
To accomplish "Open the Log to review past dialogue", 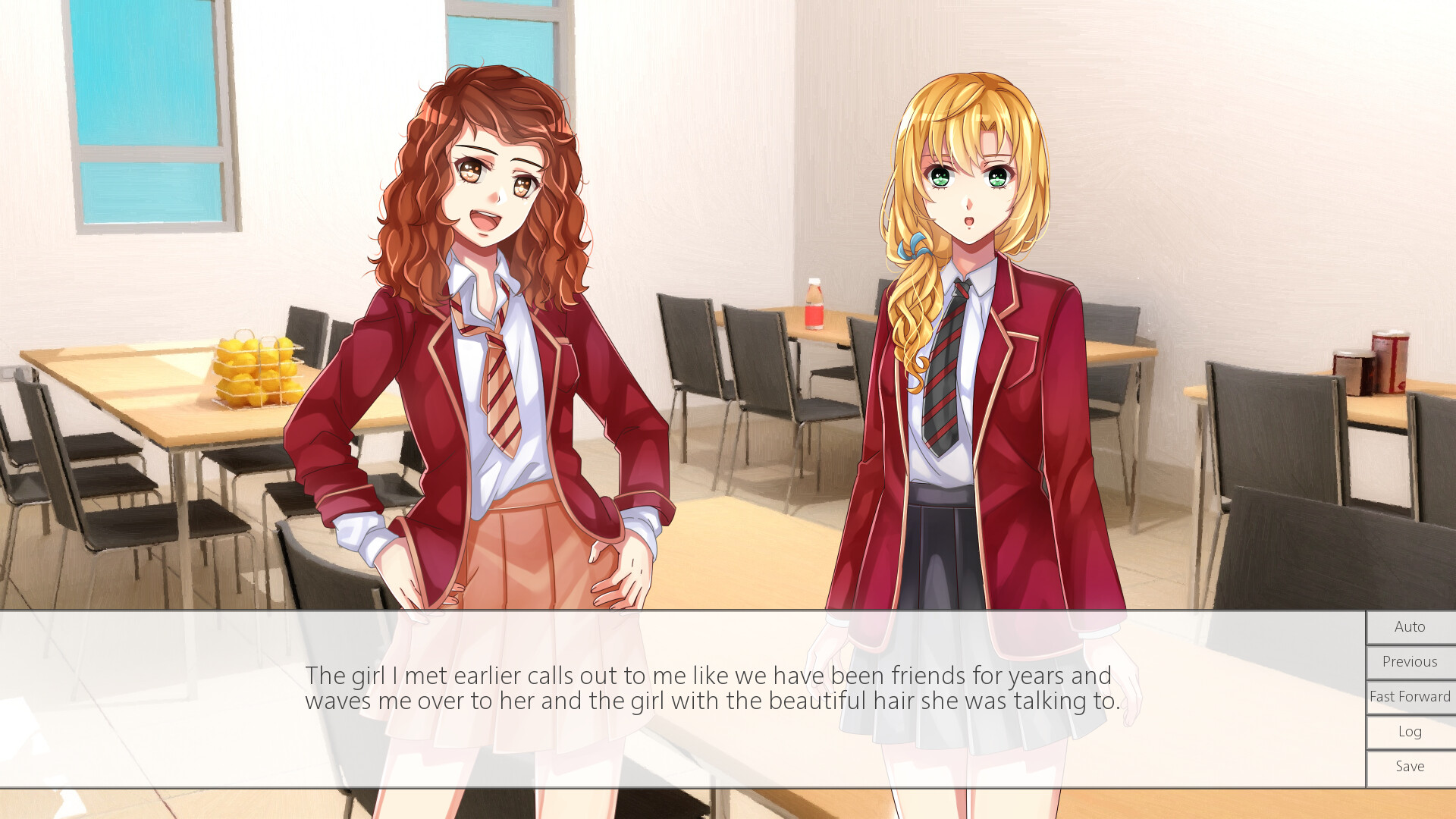I will (x=1409, y=731).
